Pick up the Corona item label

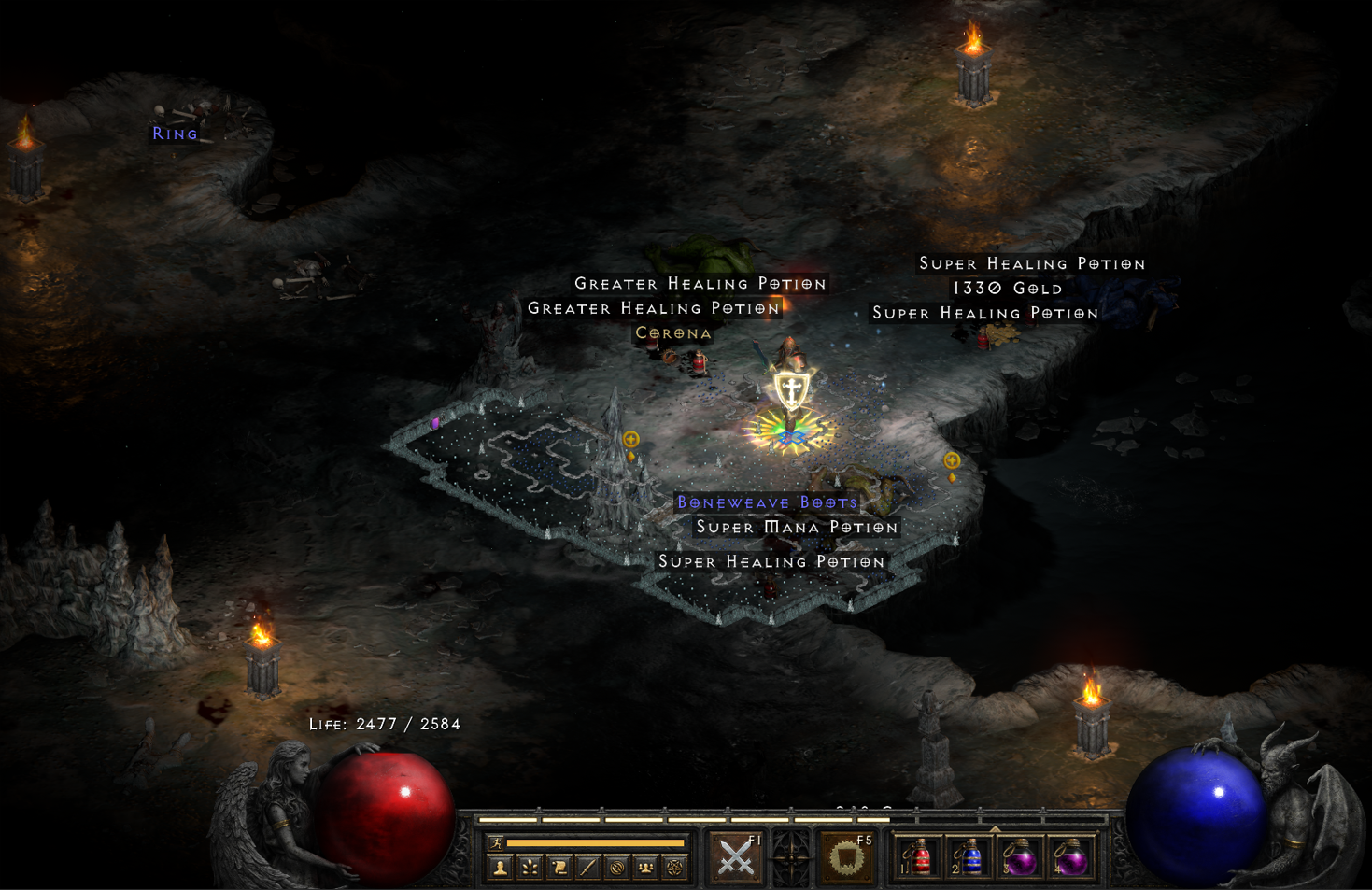(673, 333)
